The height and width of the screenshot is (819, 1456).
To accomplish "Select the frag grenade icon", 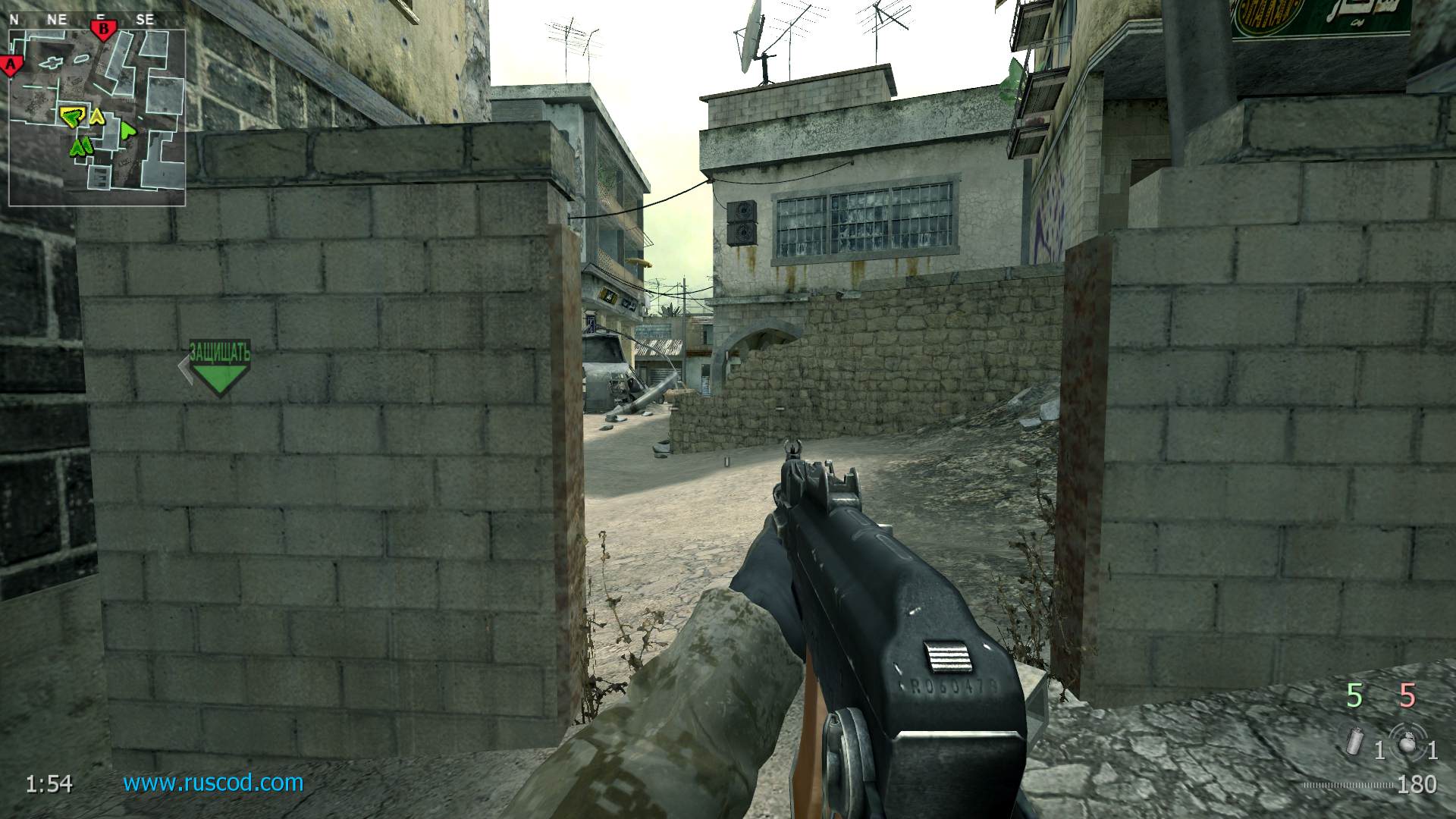I will 1409,741.
